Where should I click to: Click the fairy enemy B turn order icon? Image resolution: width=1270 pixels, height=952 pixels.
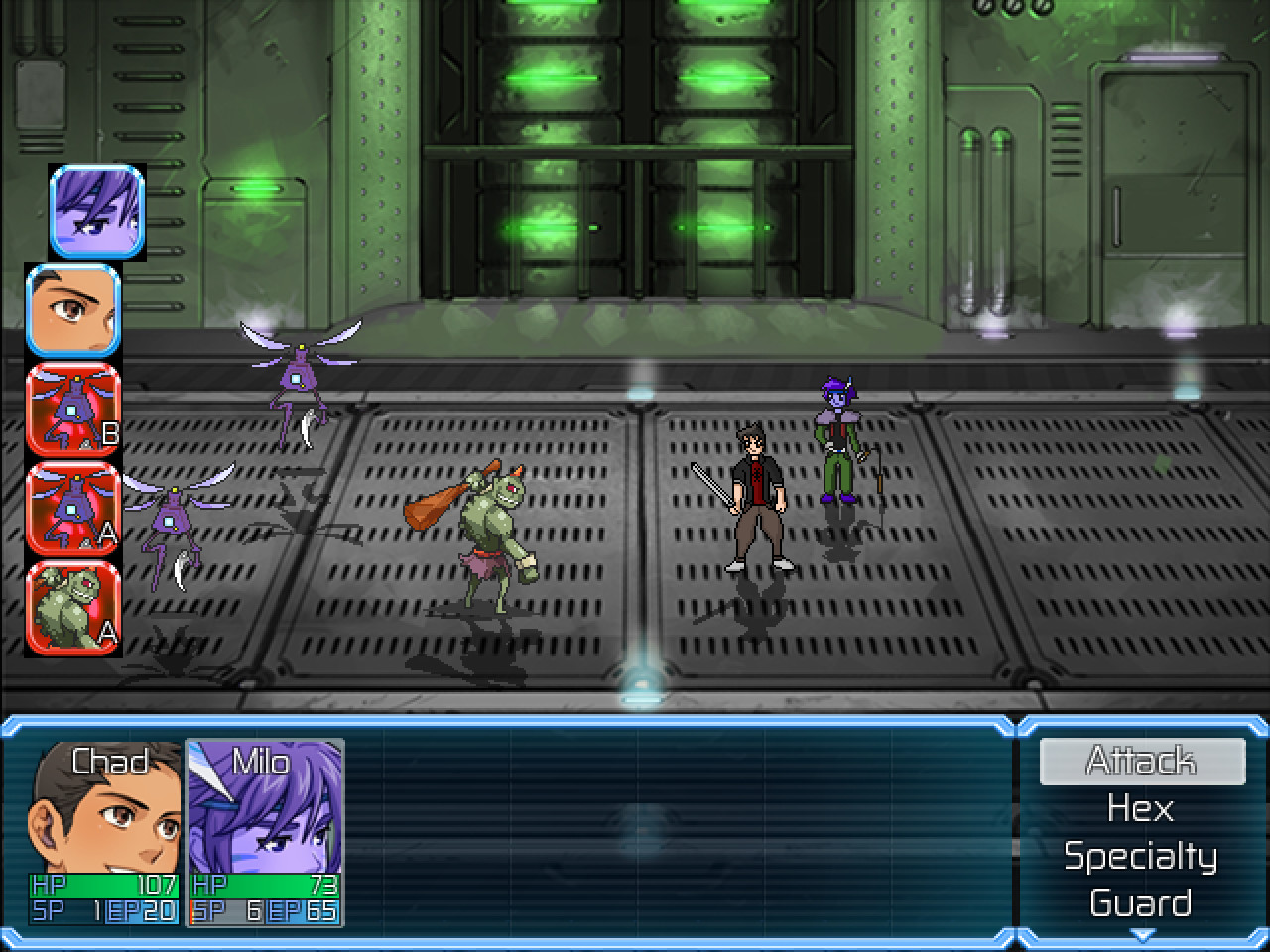(73, 411)
